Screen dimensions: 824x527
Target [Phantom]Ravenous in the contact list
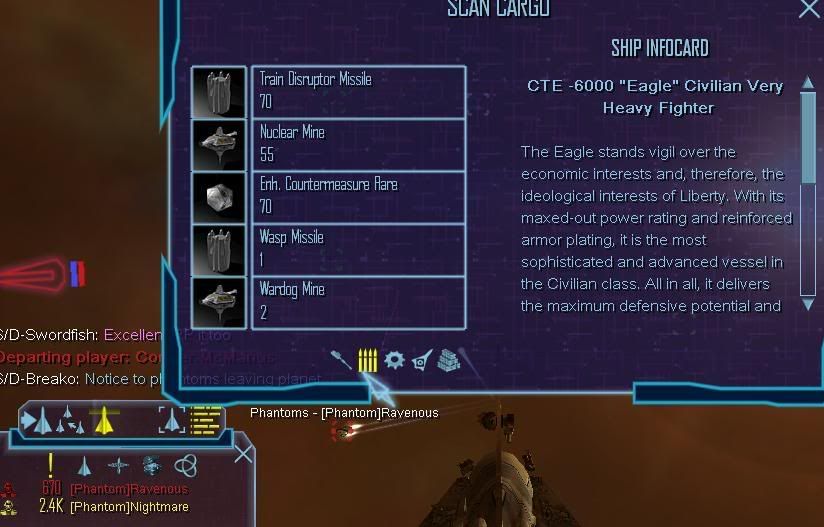coord(128,489)
